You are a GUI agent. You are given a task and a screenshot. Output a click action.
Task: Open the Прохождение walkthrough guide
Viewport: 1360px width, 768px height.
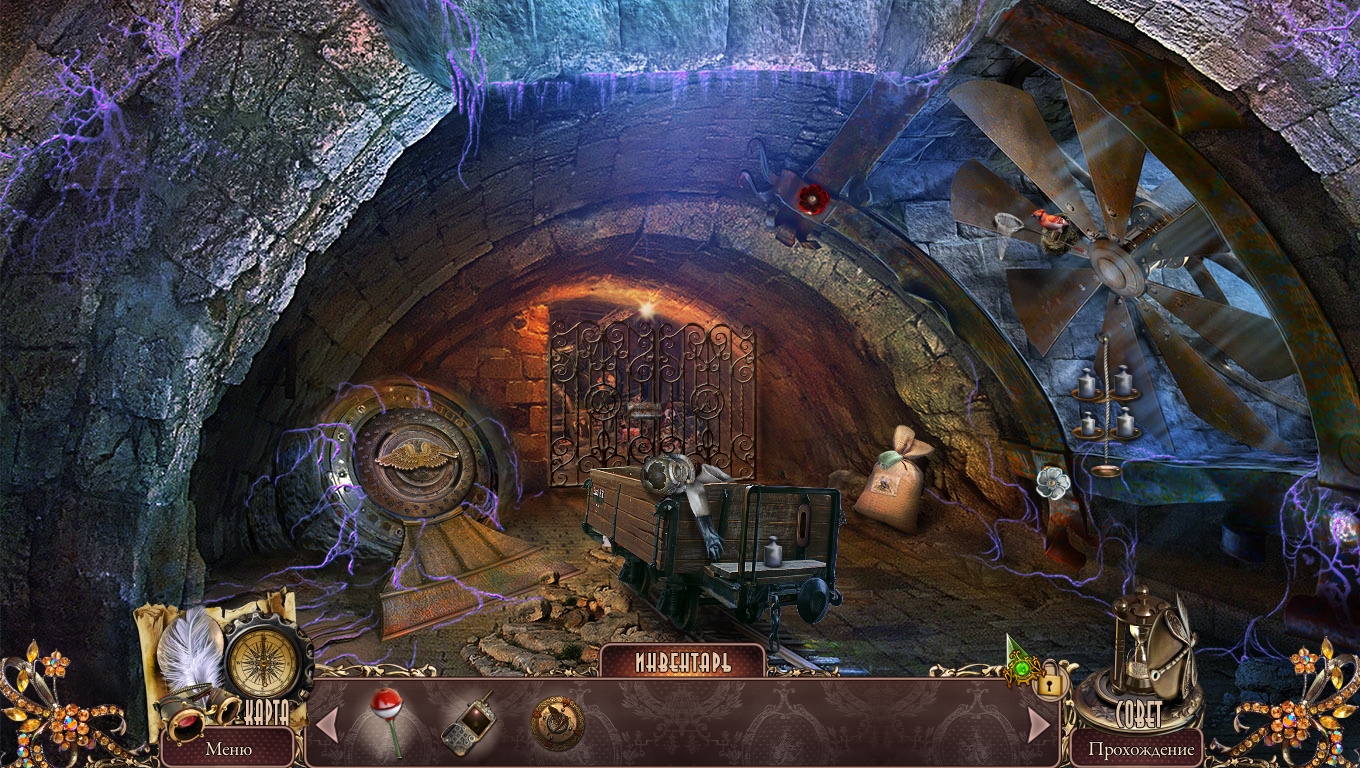coord(1141,748)
